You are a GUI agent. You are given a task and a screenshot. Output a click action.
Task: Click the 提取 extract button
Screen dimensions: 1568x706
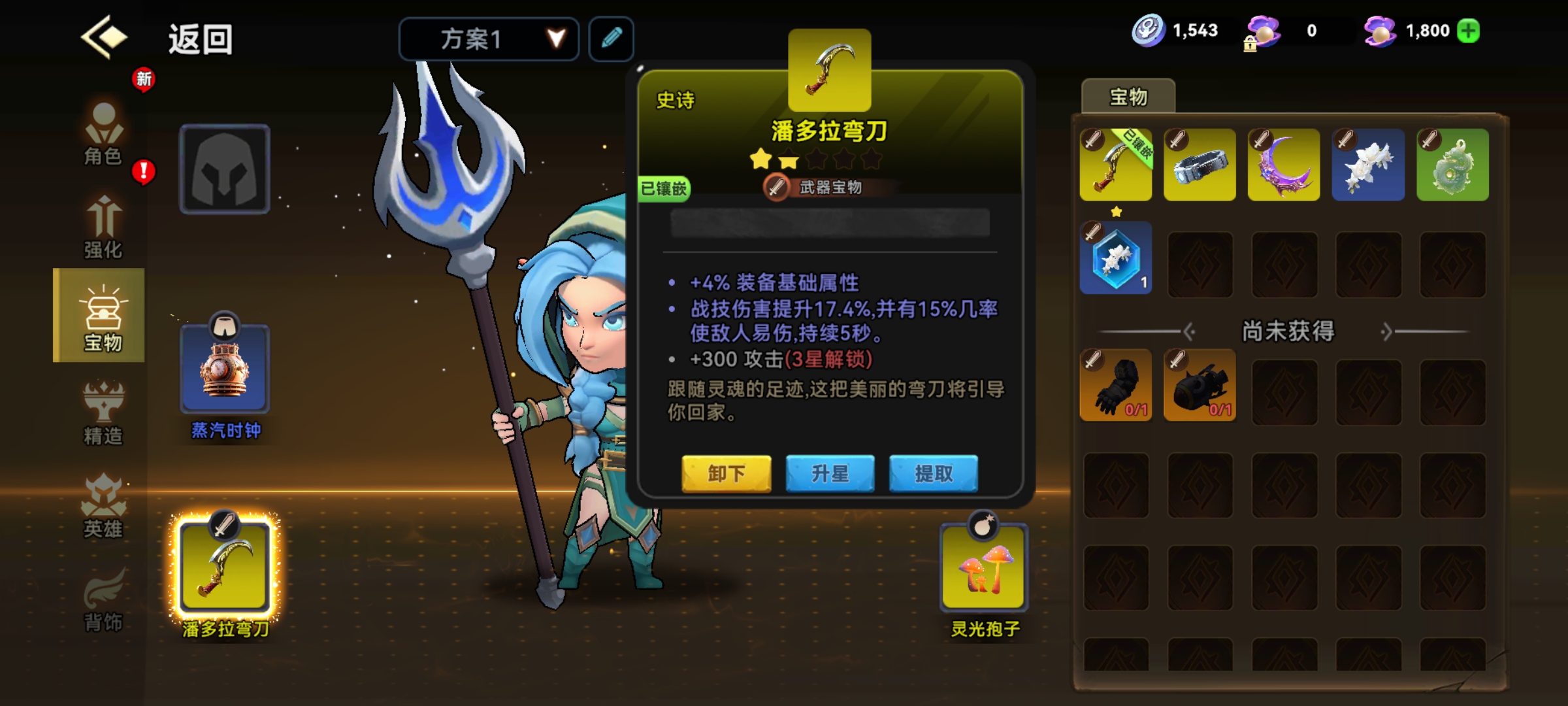pos(933,474)
